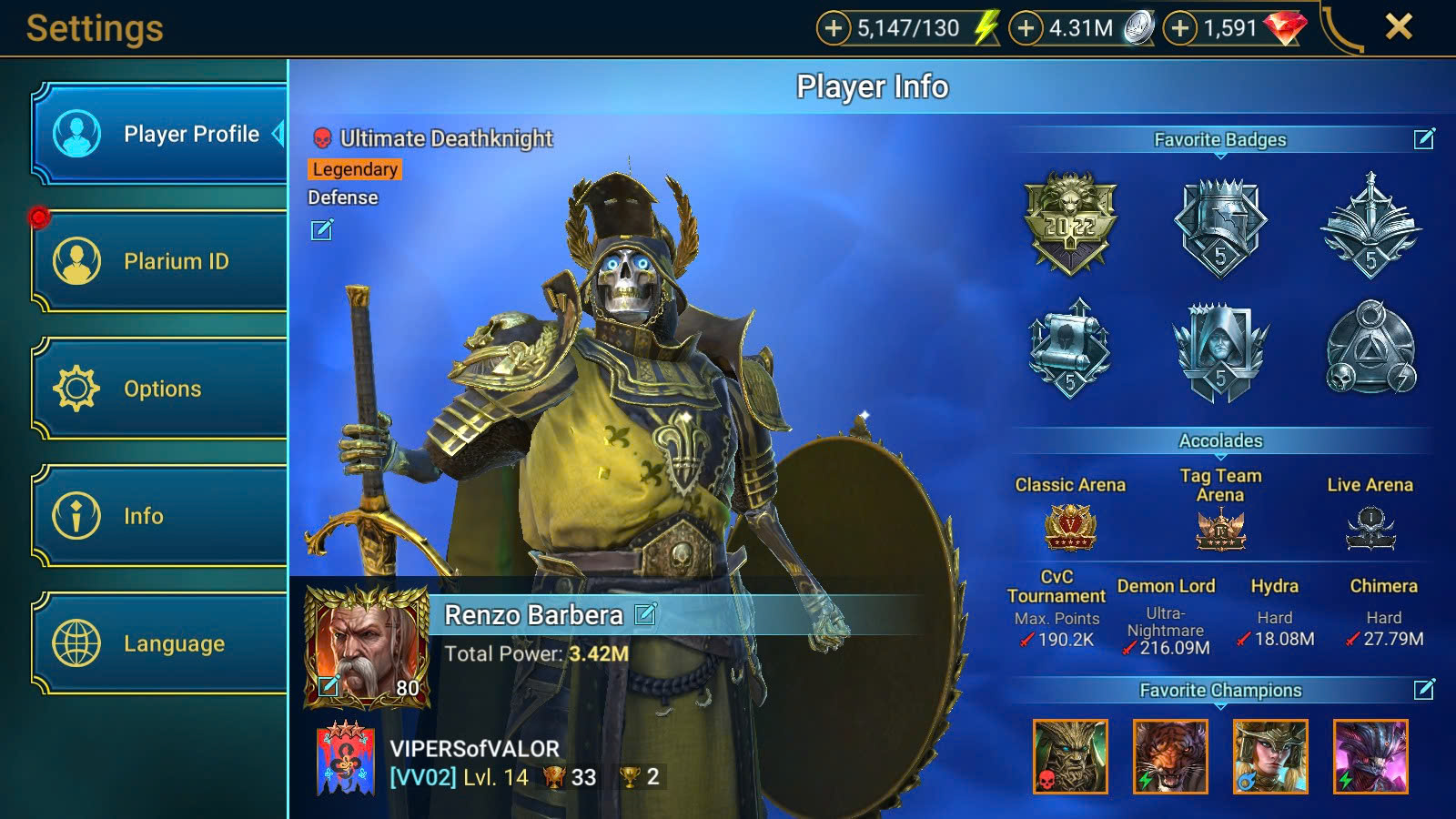Change the showcased champion Ultimate Deathknight
The image size is (1456, 819).
[322, 230]
